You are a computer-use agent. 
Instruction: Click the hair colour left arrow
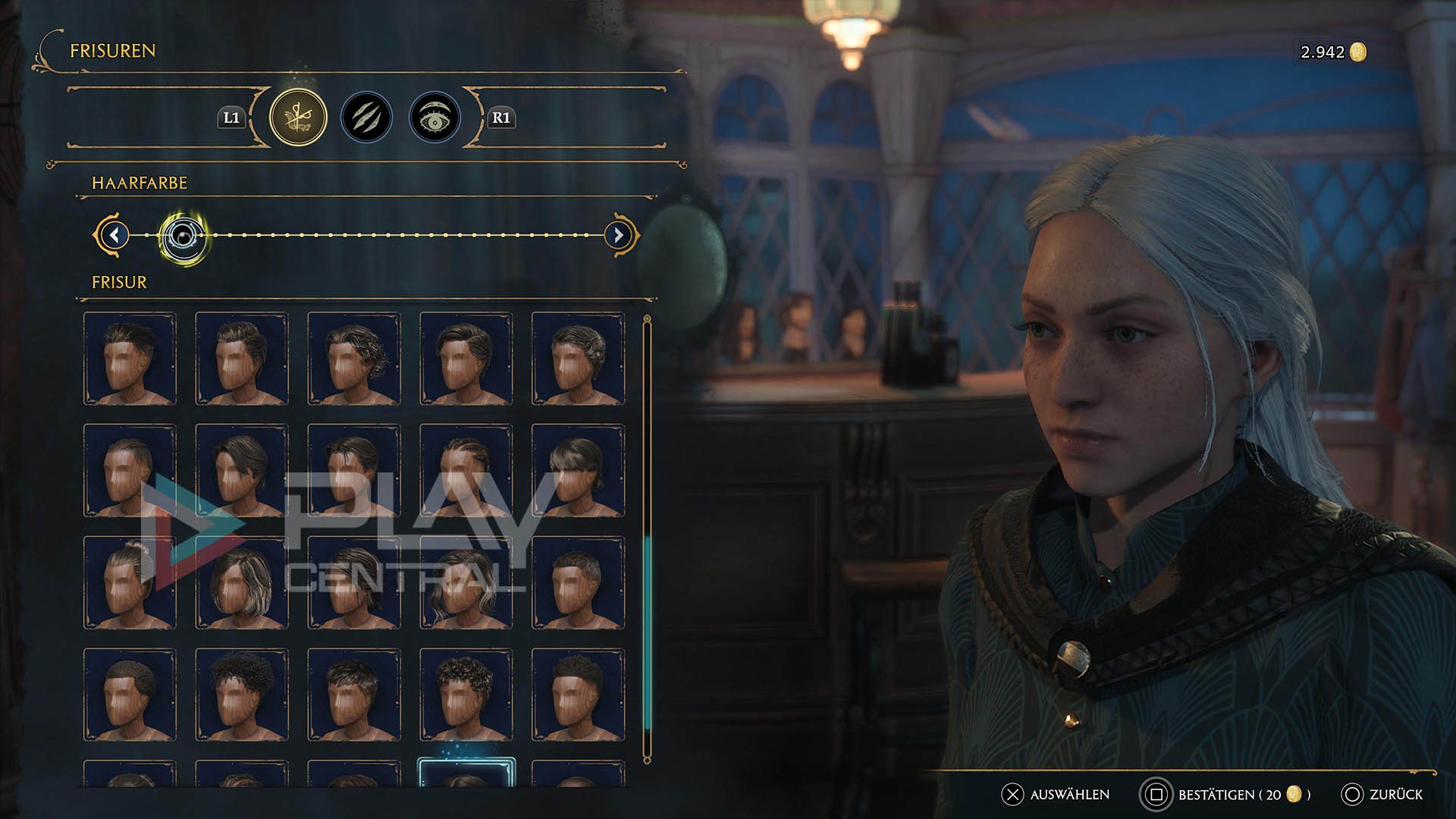click(x=115, y=235)
